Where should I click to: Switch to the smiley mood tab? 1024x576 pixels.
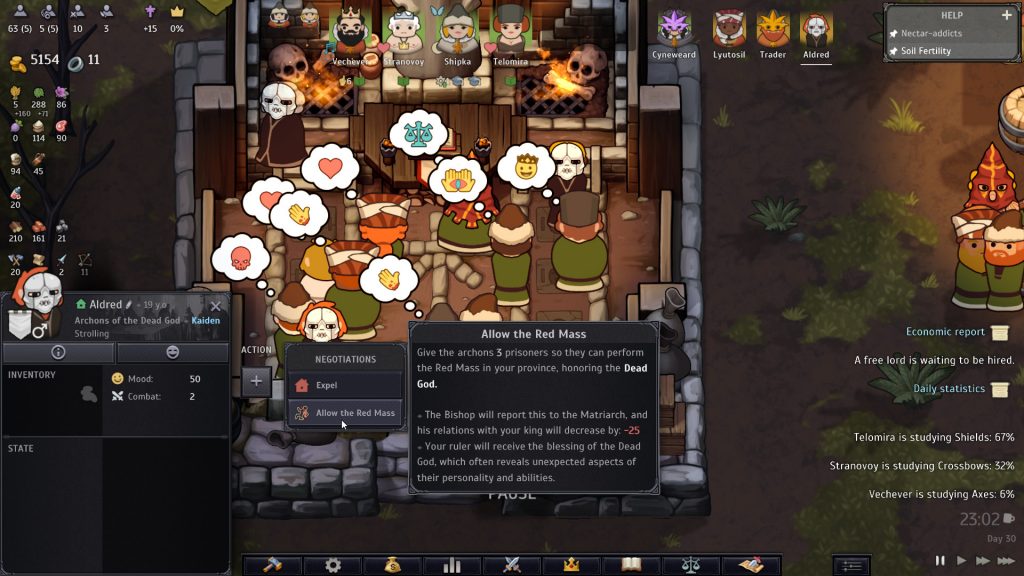172,352
